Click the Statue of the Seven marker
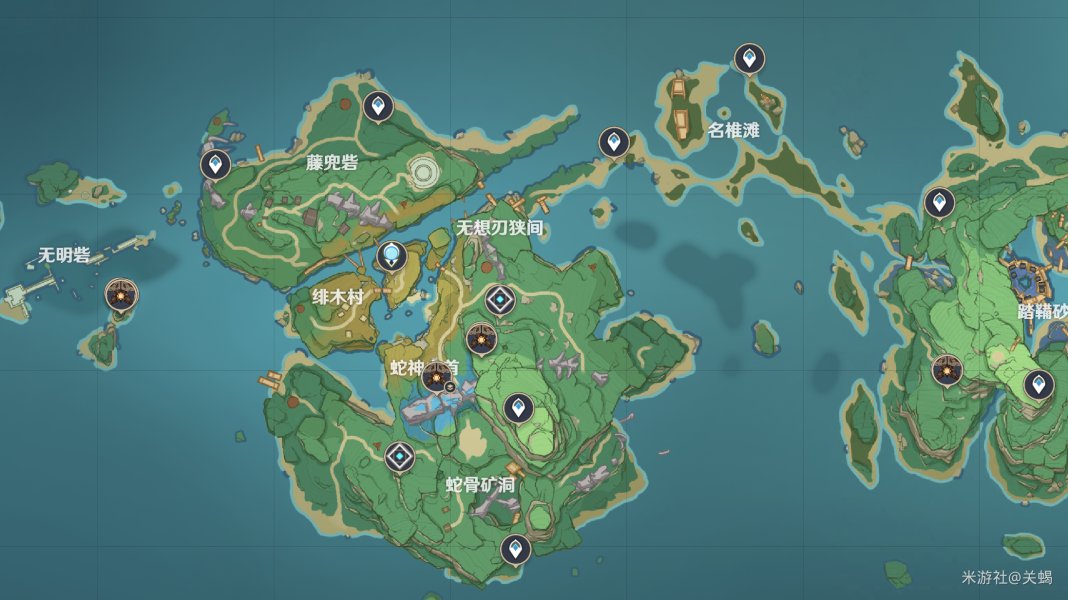This screenshot has width=1068, height=600. pos(391,257)
